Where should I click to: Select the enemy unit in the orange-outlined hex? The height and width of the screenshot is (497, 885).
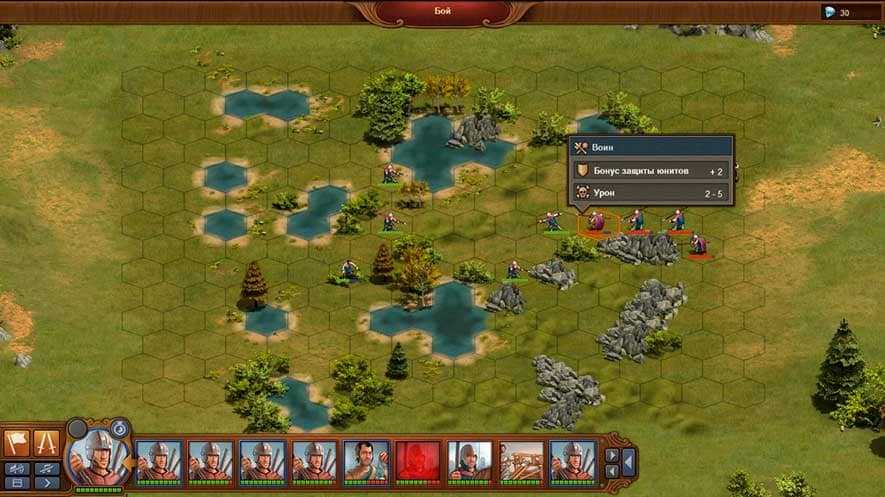coord(596,221)
